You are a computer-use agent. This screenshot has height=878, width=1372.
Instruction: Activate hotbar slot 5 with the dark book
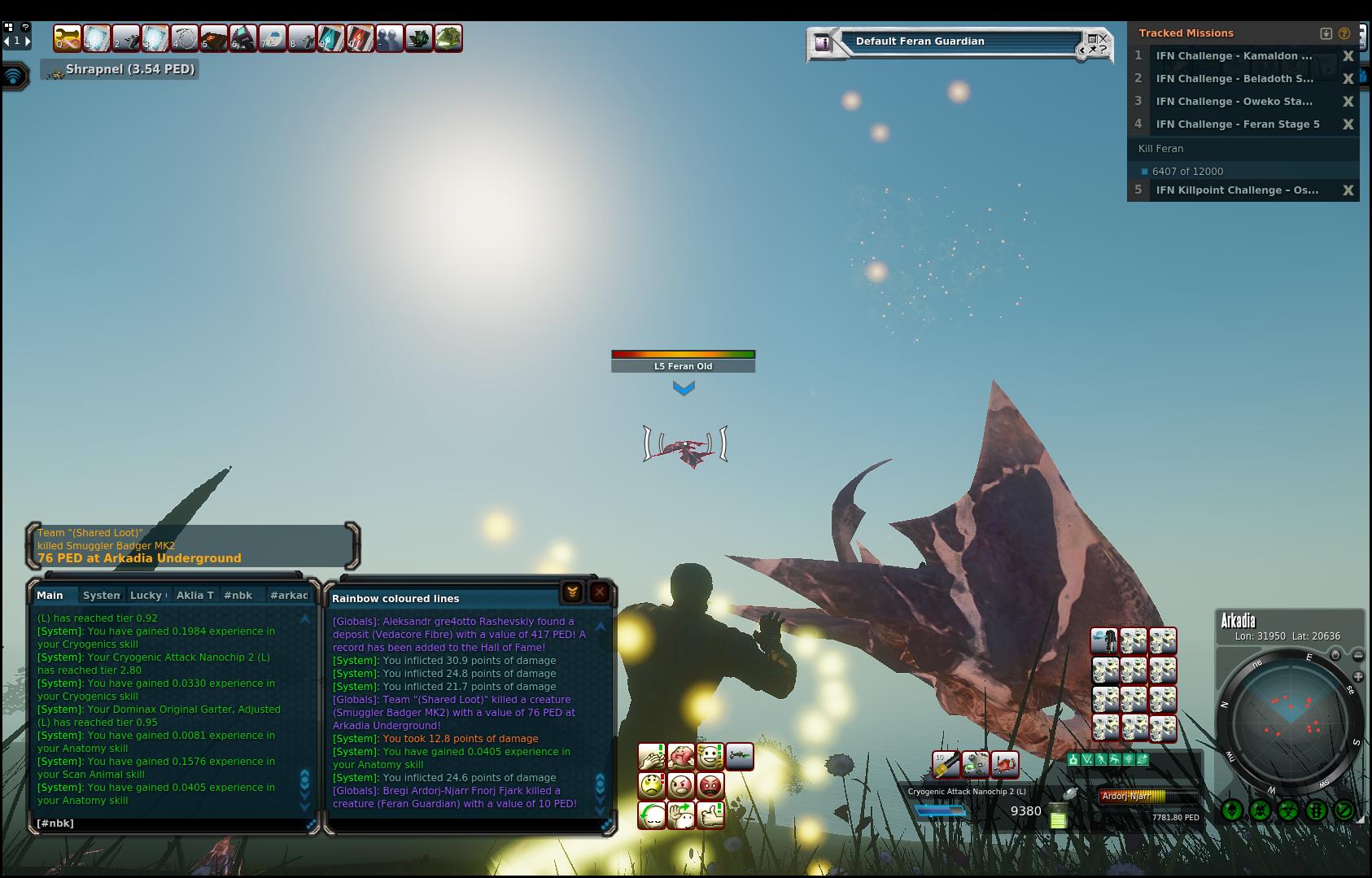(214, 38)
